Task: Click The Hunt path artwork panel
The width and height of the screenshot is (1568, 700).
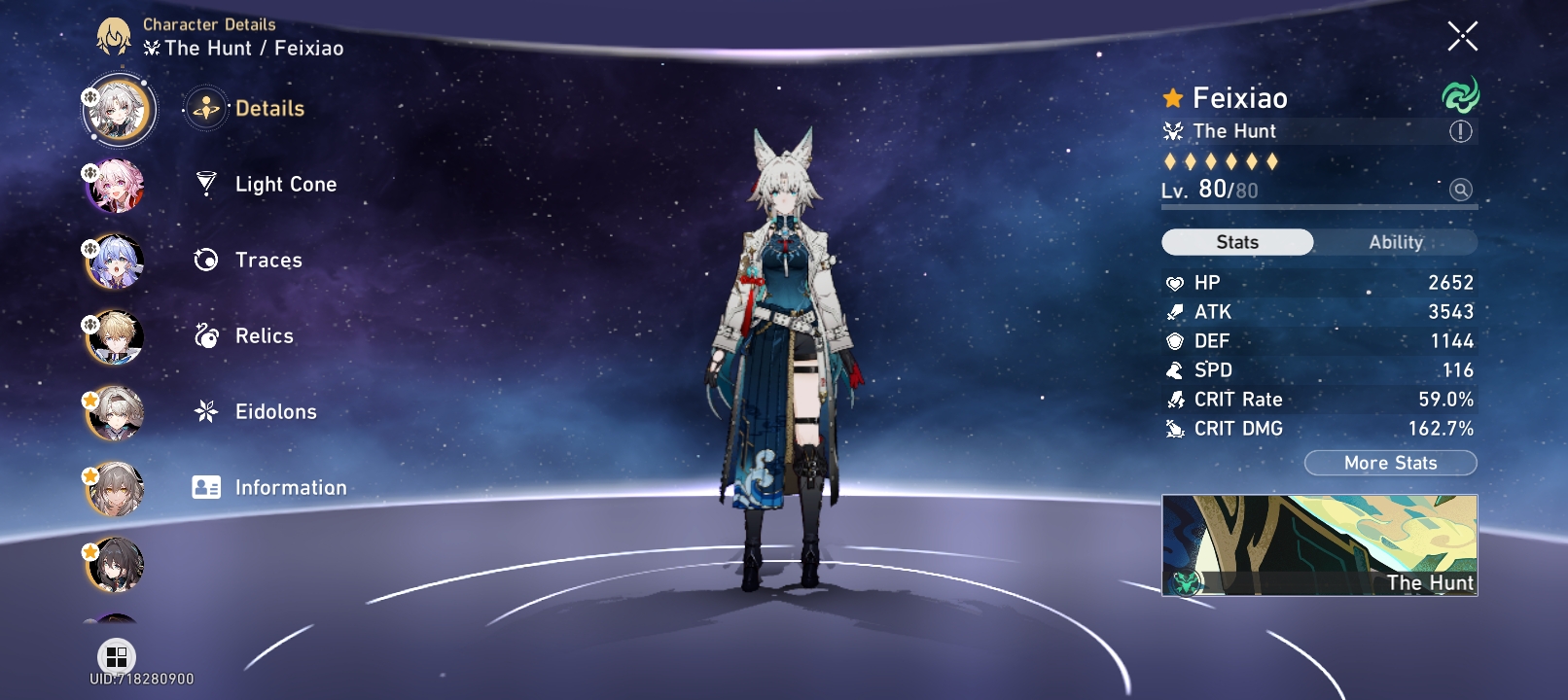Action: click(1319, 545)
